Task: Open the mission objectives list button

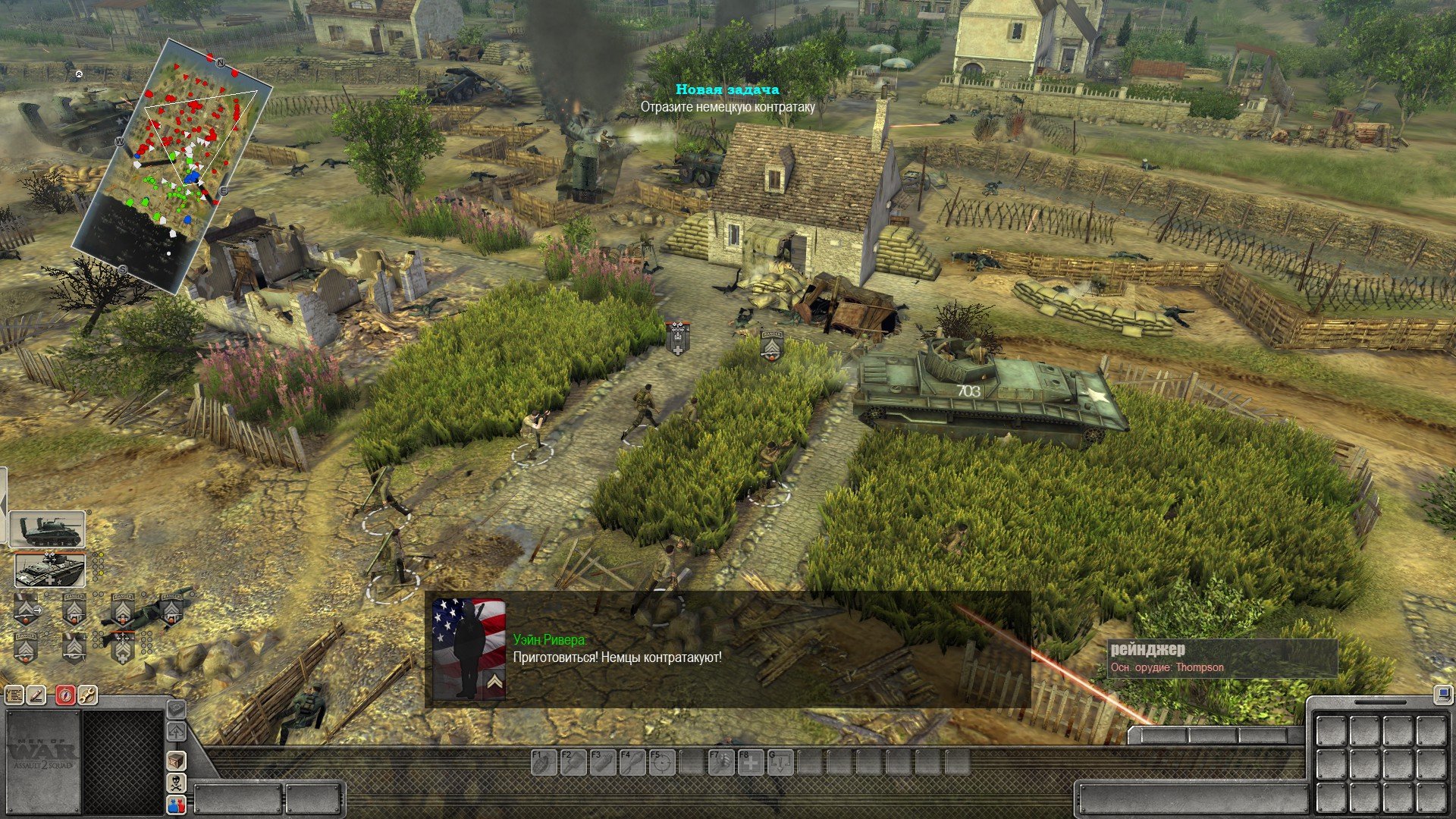Action: [x=14, y=695]
